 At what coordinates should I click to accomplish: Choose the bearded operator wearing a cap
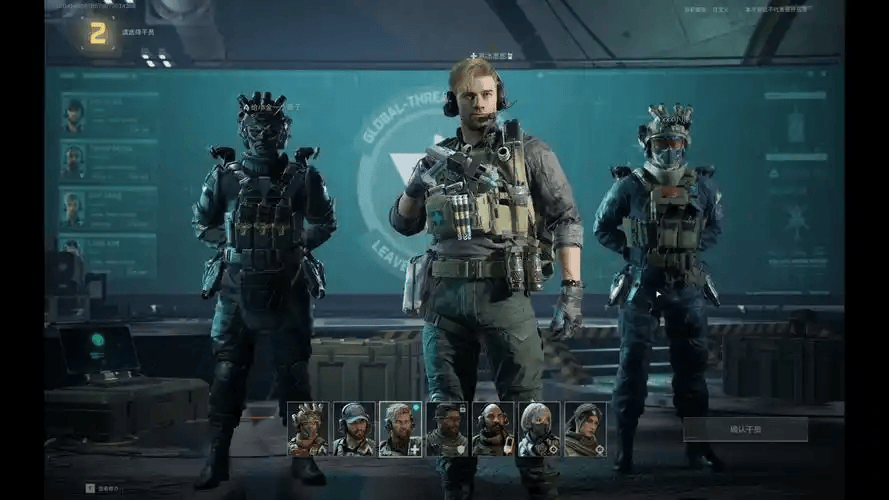354,429
